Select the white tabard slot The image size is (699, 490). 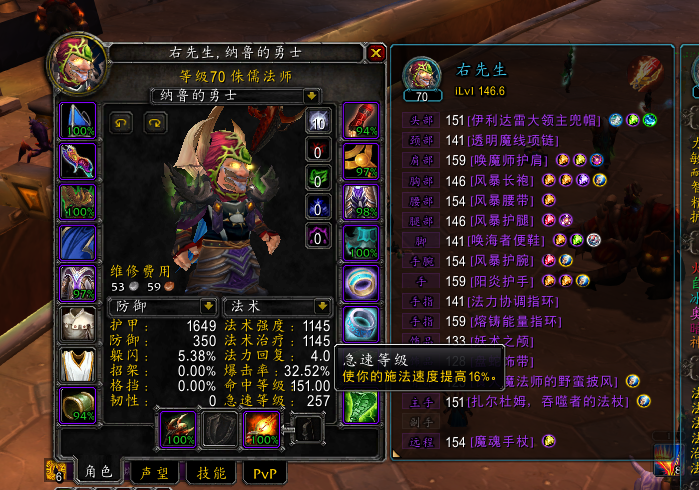(x=79, y=364)
